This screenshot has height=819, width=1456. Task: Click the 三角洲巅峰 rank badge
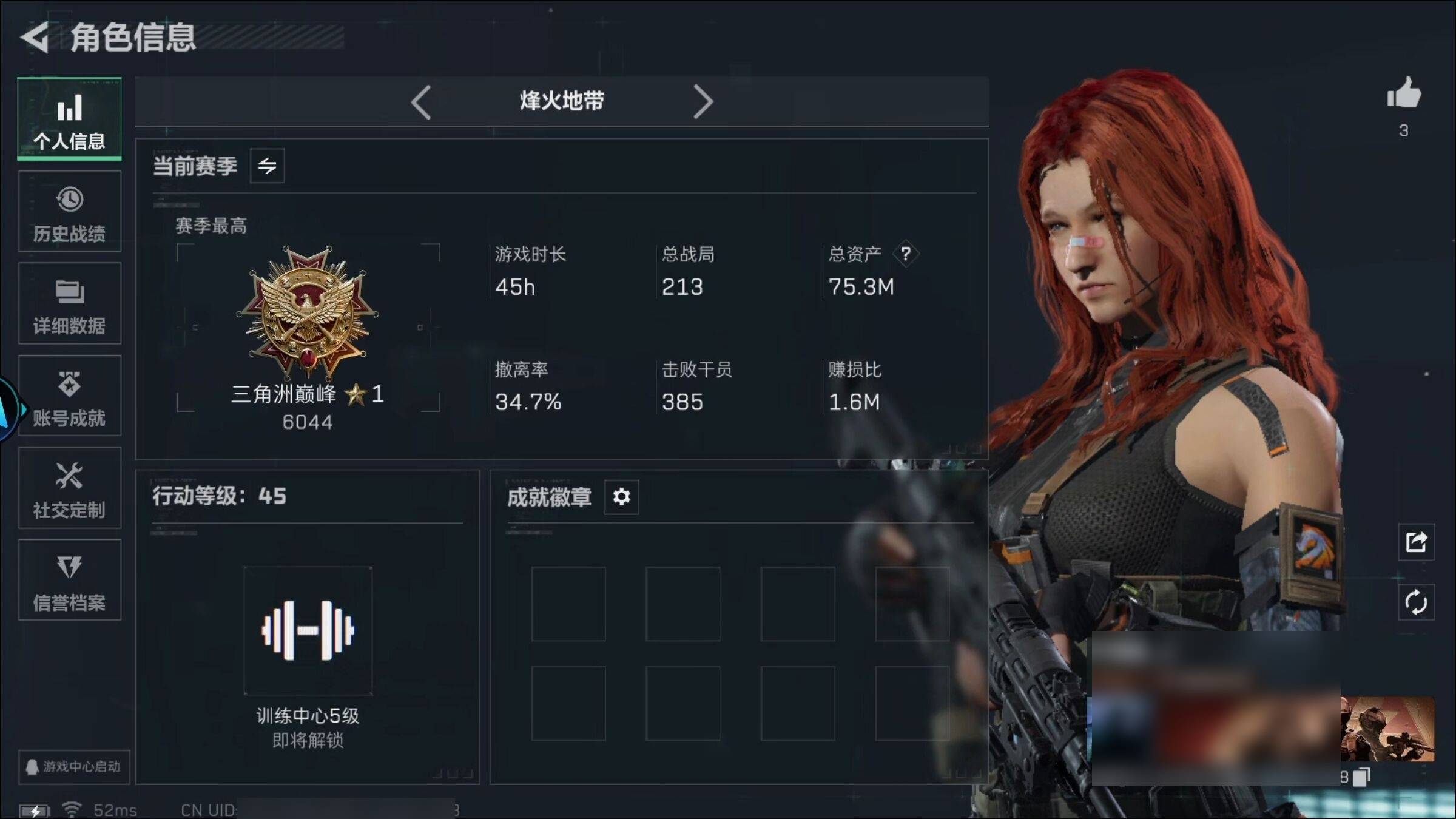tap(308, 312)
